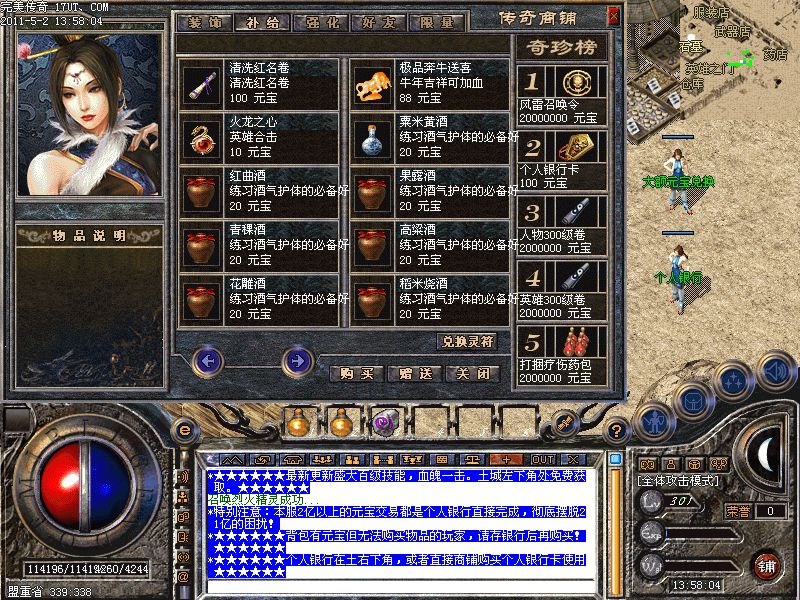800x600 pixels.
Task: Select the 稻米烧酒 wine jar
Action: coord(373,299)
